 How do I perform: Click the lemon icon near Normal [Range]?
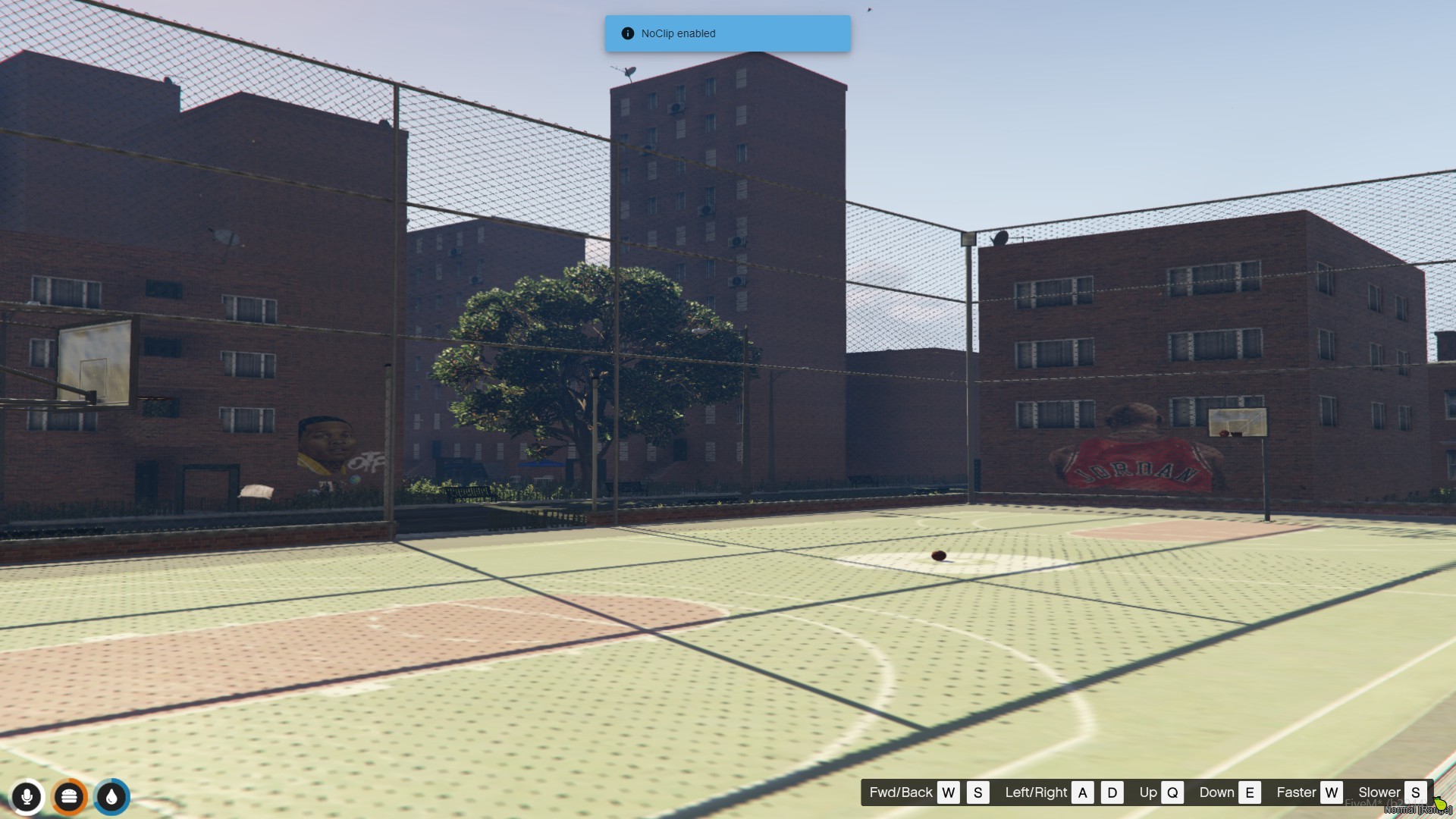click(1442, 802)
